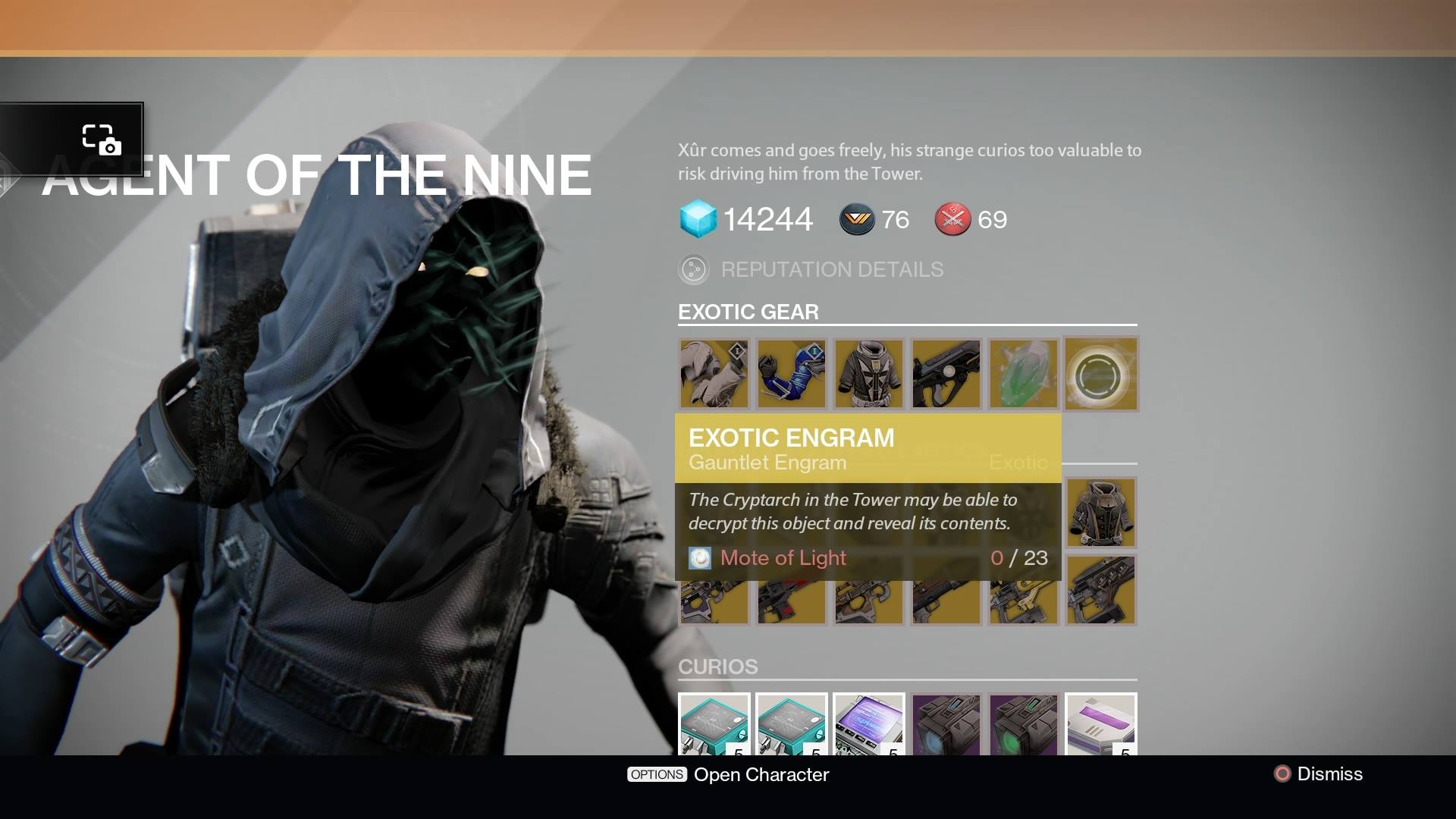Click the Mote of Light cost icon
Screen dimensions: 1456x819
point(700,558)
